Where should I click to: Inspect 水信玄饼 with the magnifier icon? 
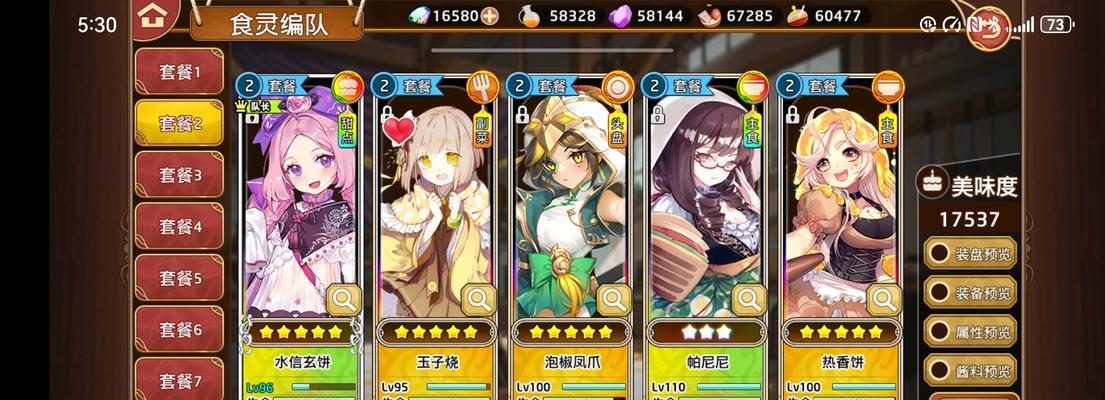click(x=344, y=298)
